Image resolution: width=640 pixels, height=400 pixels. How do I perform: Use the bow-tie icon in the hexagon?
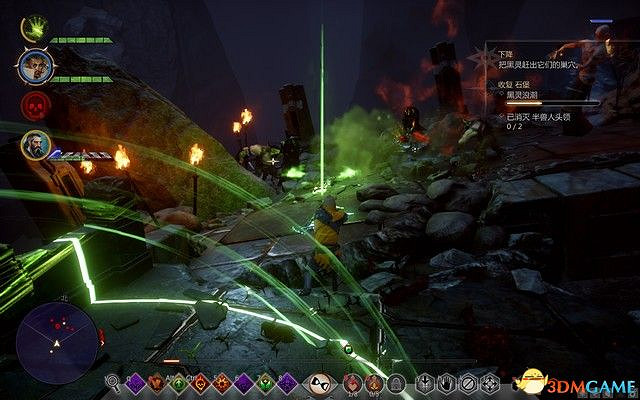[x=320, y=382]
